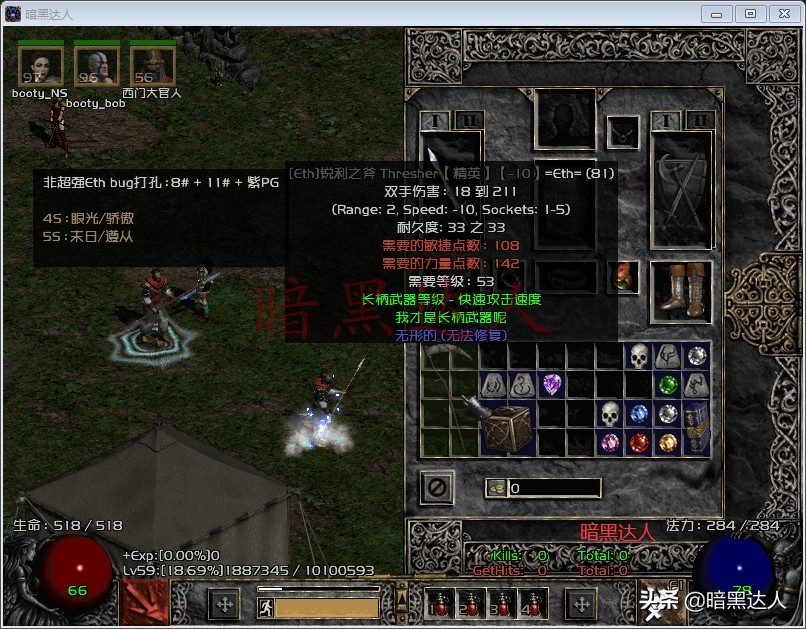806x629 pixels.
Task: Pick up the yellow topaz gem
Action: pyautogui.click(x=667, y=442)
